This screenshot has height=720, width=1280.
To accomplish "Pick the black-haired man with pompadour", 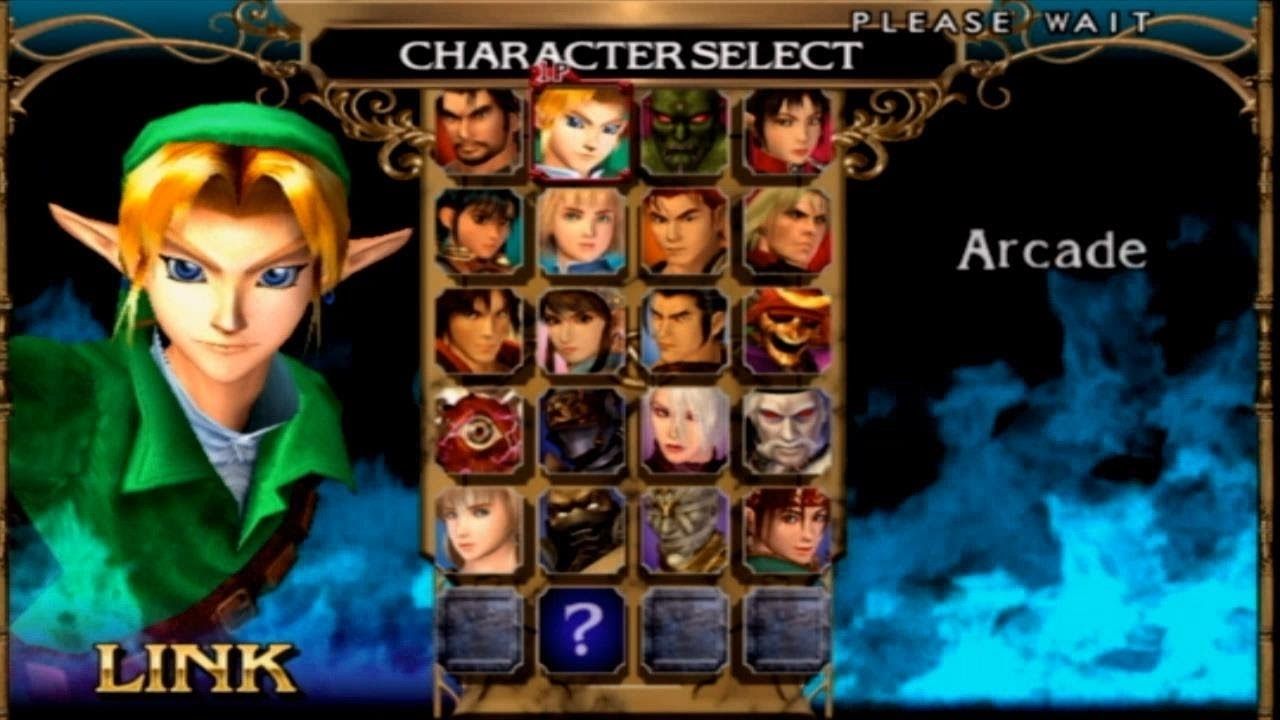I will click(685, 331).
